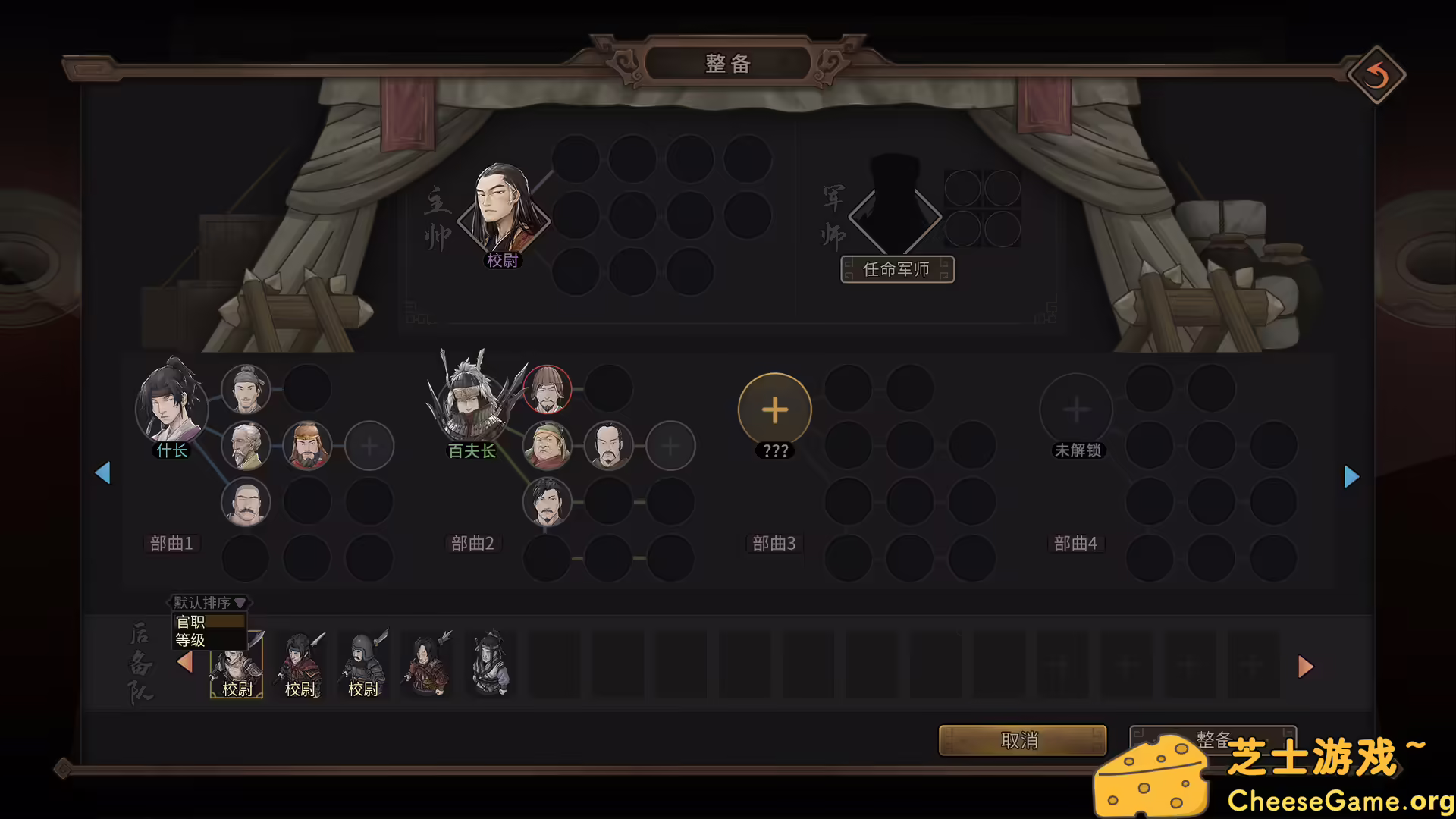Click the orange plus above ??? to unlock 部曲3
This screenshot has height=819, width=1456.
click(774, 409)
